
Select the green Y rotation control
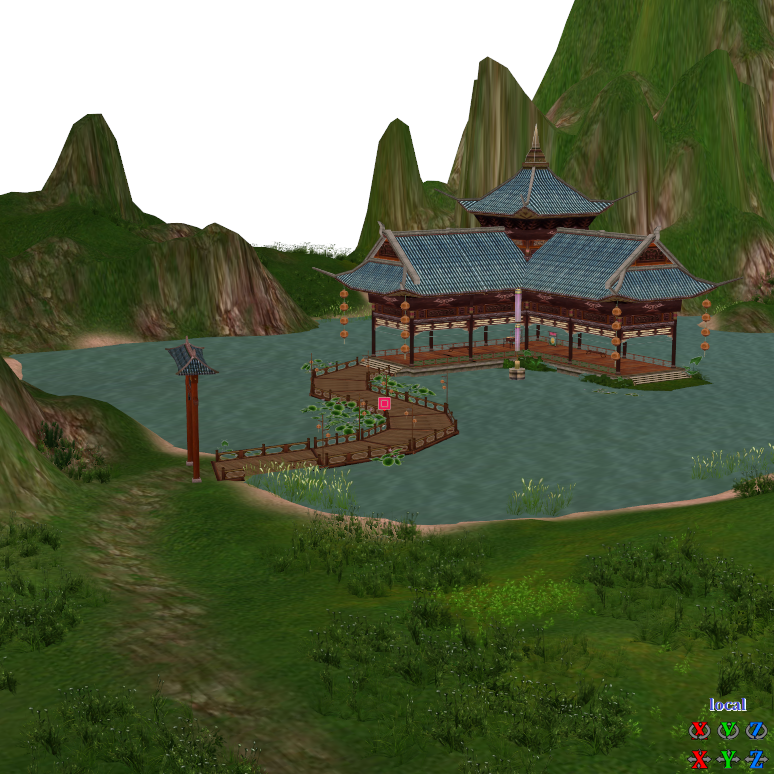[728, 730]
